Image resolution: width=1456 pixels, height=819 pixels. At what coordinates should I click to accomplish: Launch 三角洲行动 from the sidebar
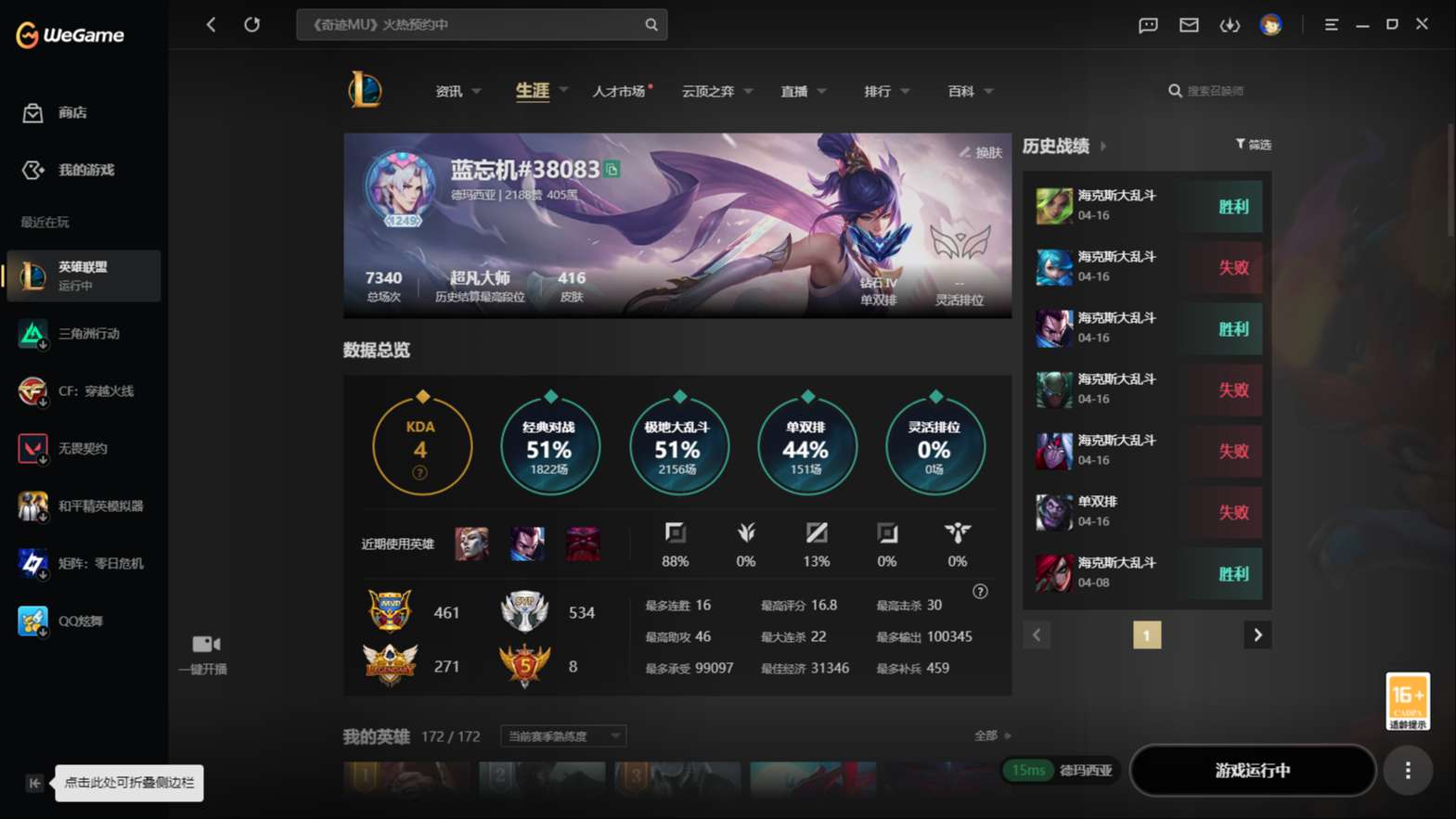(84, 334)
